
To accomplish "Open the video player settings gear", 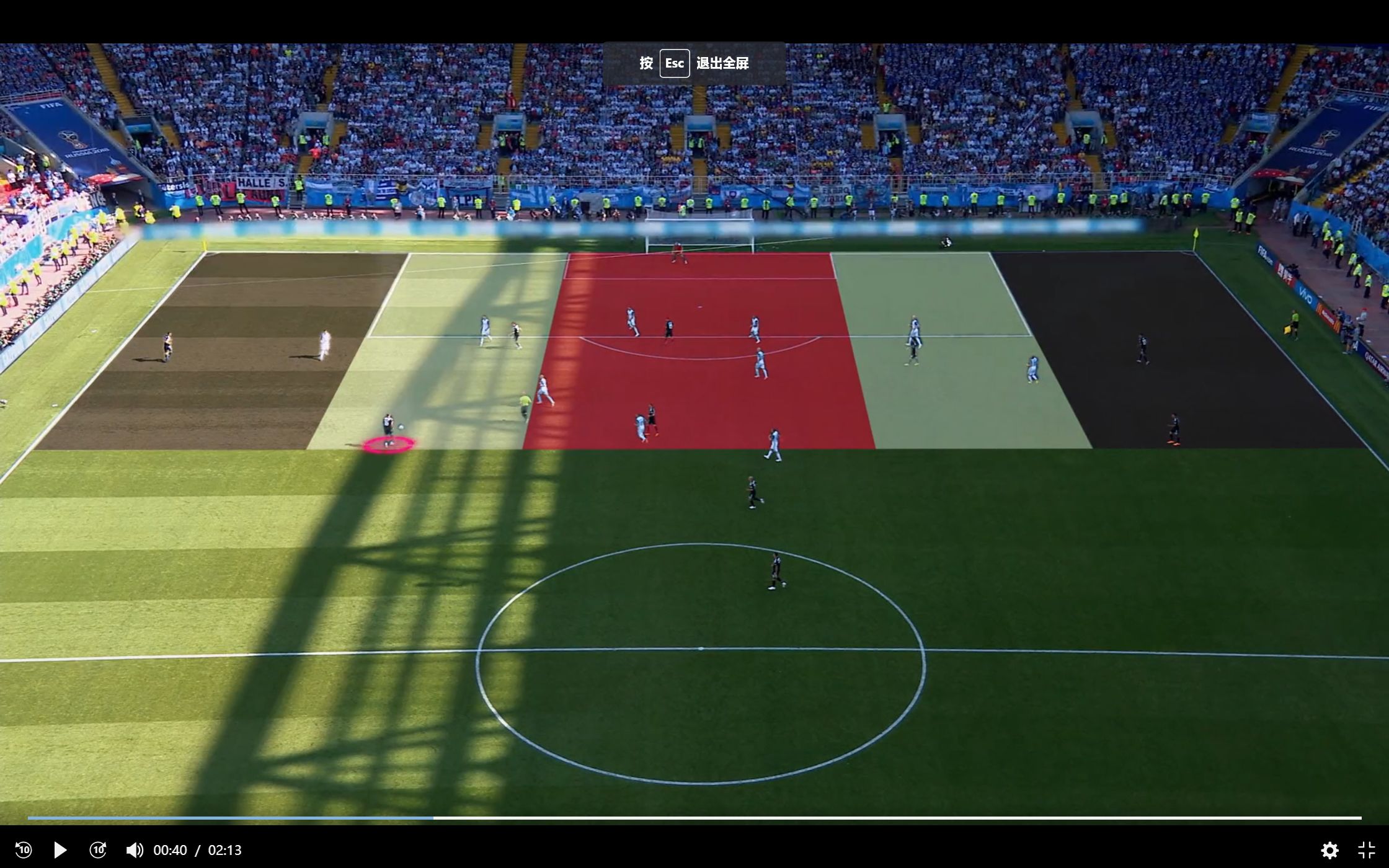I will point(1329,850).
